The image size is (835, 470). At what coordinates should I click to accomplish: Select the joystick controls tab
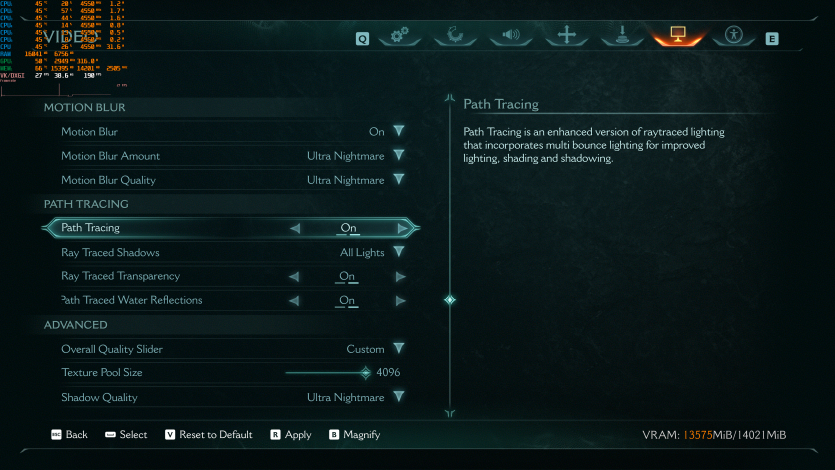(622, 36)
